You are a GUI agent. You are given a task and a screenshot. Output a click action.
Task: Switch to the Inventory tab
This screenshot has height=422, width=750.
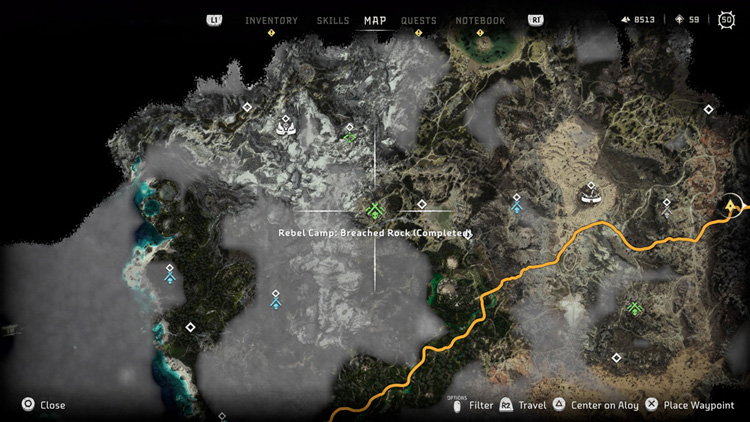[x=270, y=20]
